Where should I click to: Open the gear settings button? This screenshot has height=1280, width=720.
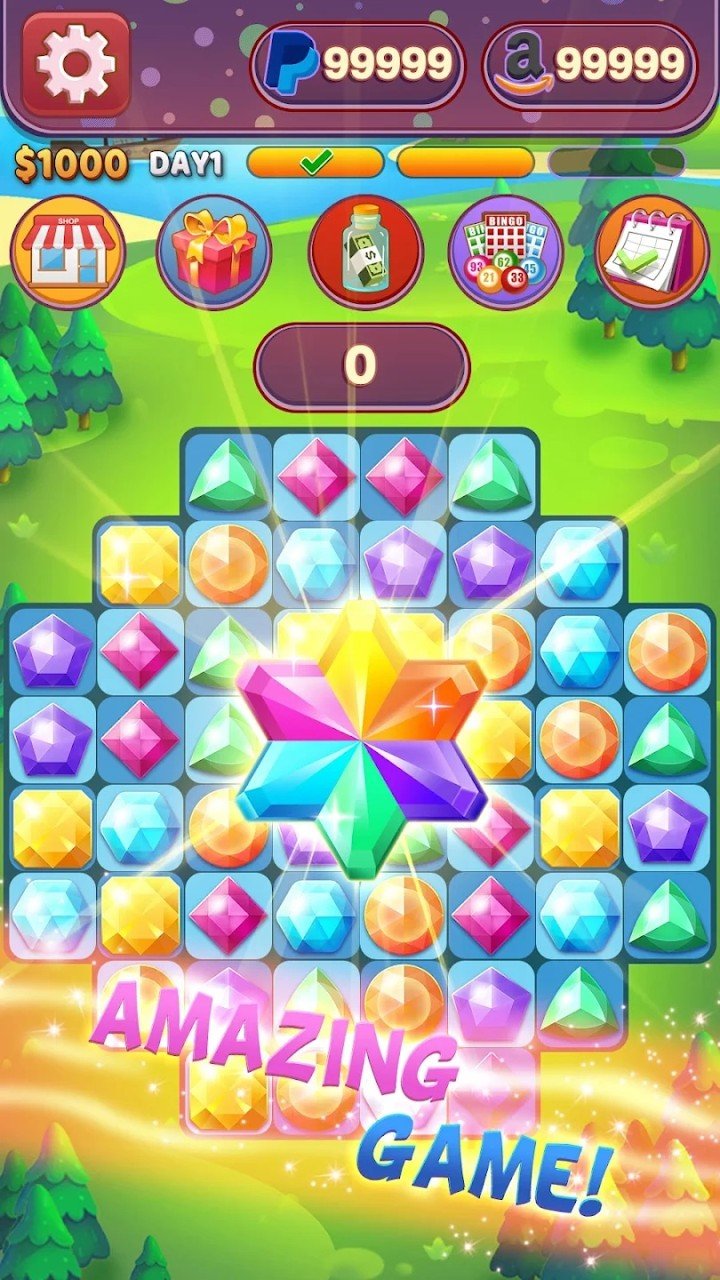tap(76, 65)
